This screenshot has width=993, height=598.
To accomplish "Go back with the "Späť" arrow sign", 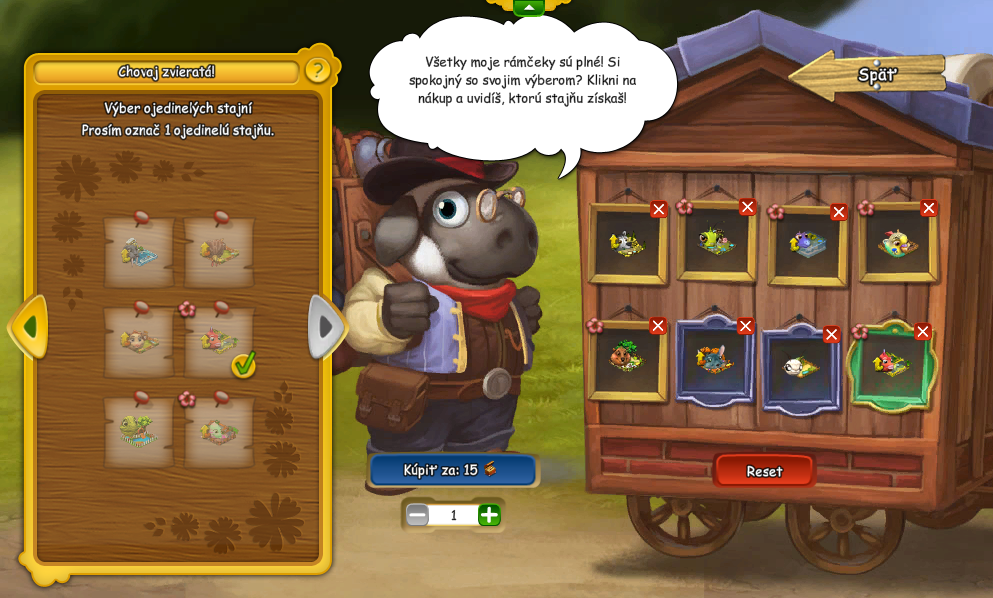I will (x=868, y=75).
